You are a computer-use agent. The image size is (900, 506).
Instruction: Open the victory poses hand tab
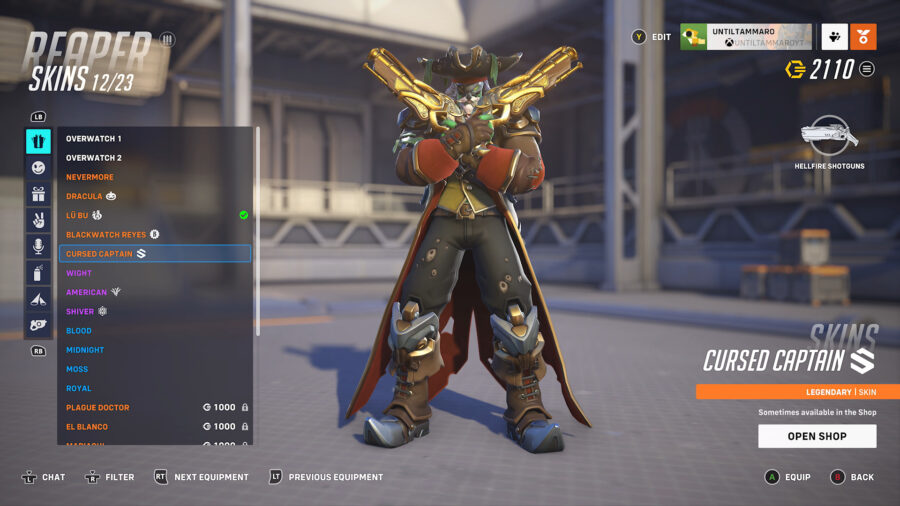(x=38, y=220)
